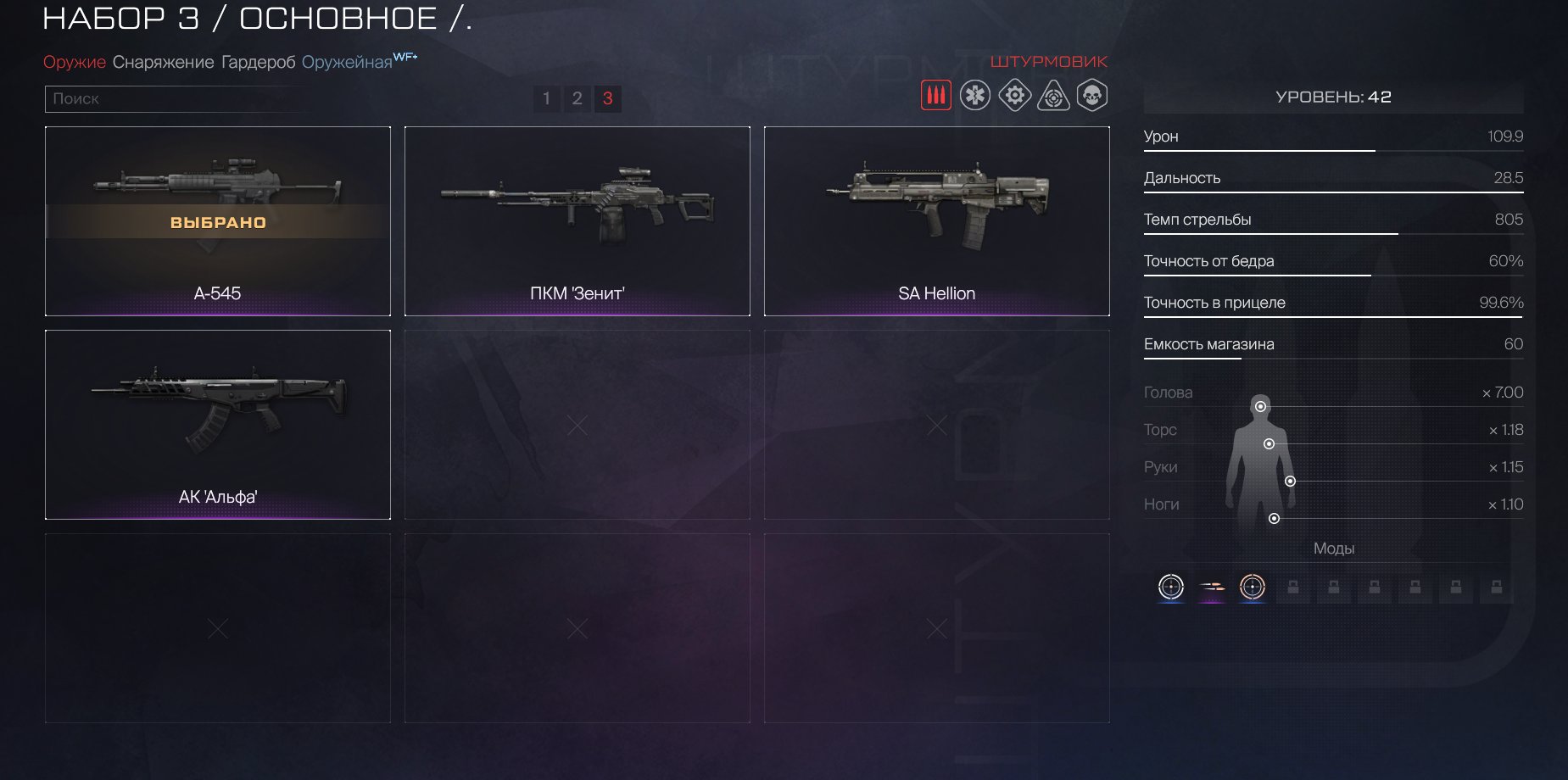This screenshot has width=1568, height=780.
Task: Open the Оружие tab
Action: pos(75,63)
